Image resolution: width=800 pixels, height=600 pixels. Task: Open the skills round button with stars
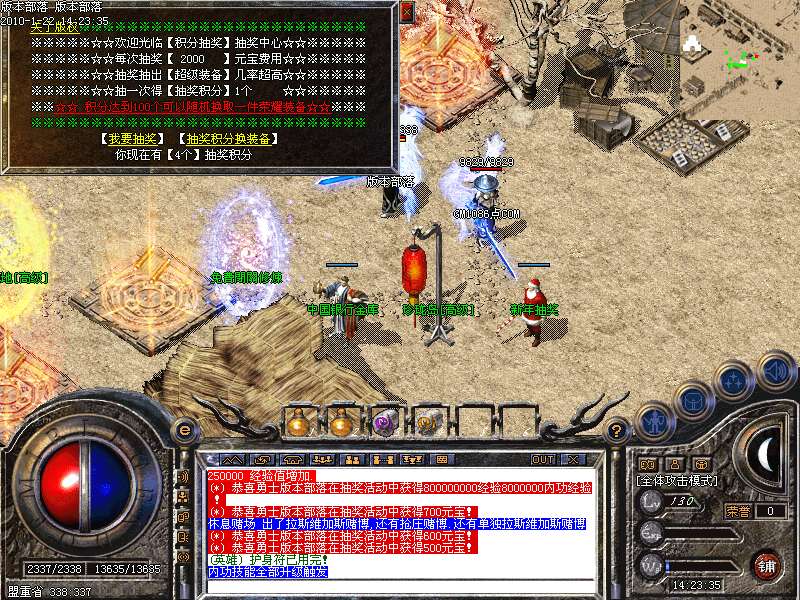click(x=734, y=380)
